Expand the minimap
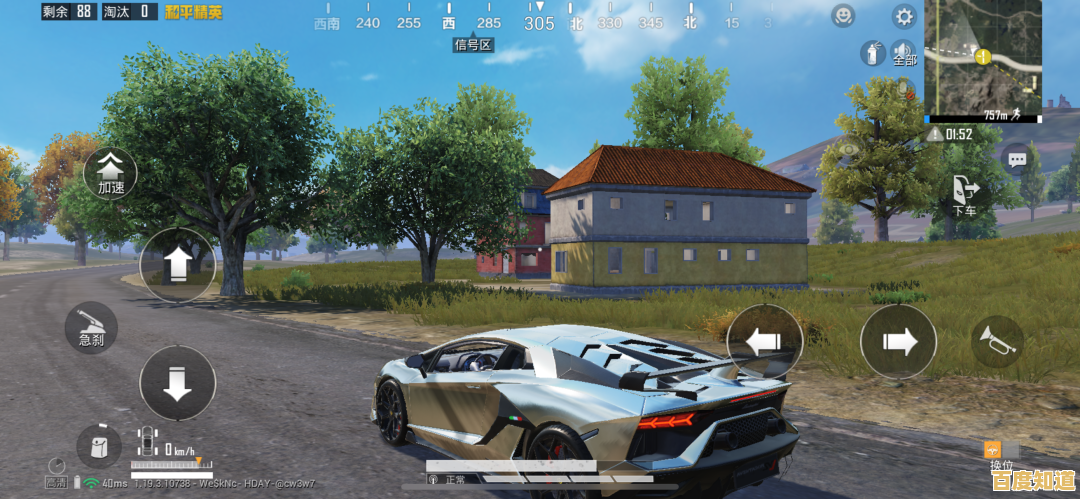The height and width of the screenshot is (499, 1080). [985, 58]
